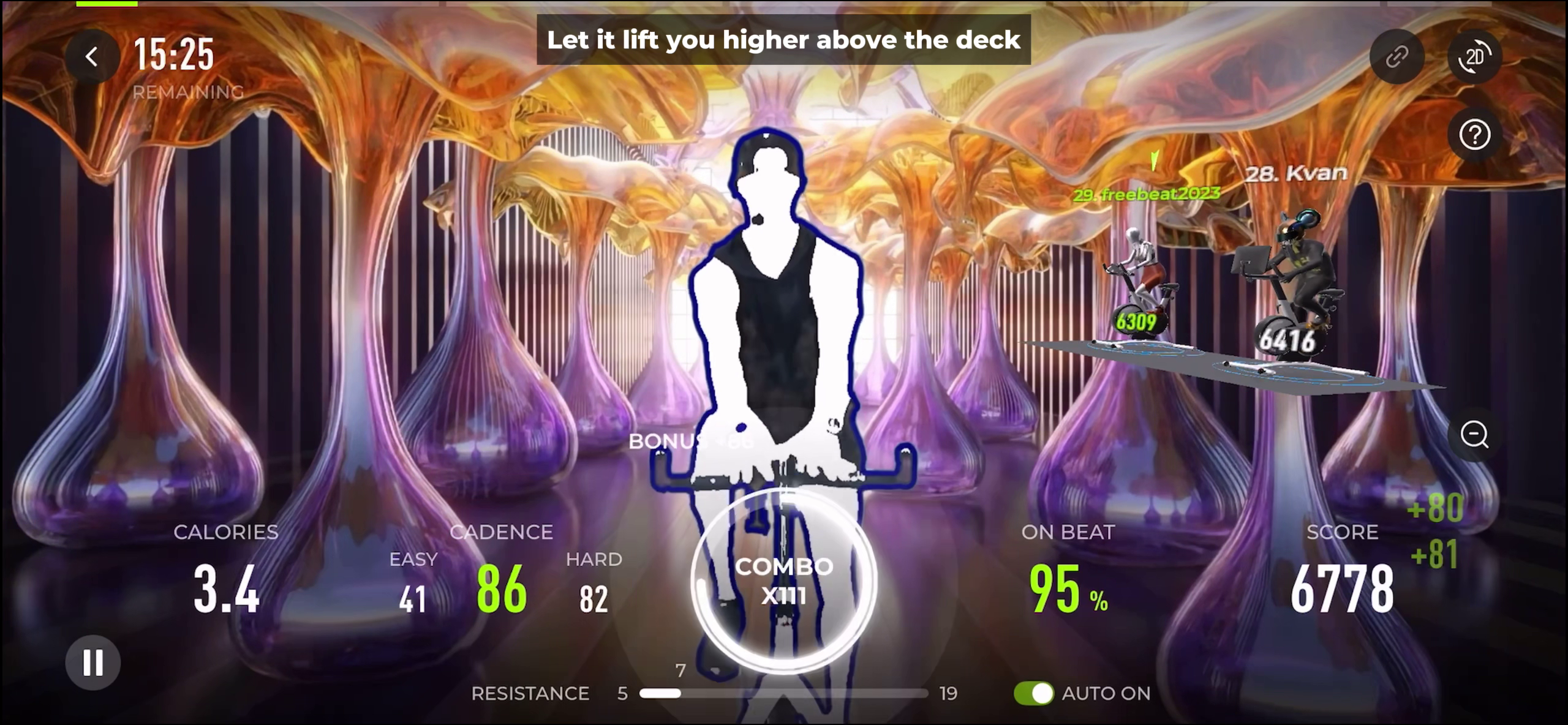1568x725 pixels.
Task: Pause the ride with the pause icon
Action: tap(93, 663)
